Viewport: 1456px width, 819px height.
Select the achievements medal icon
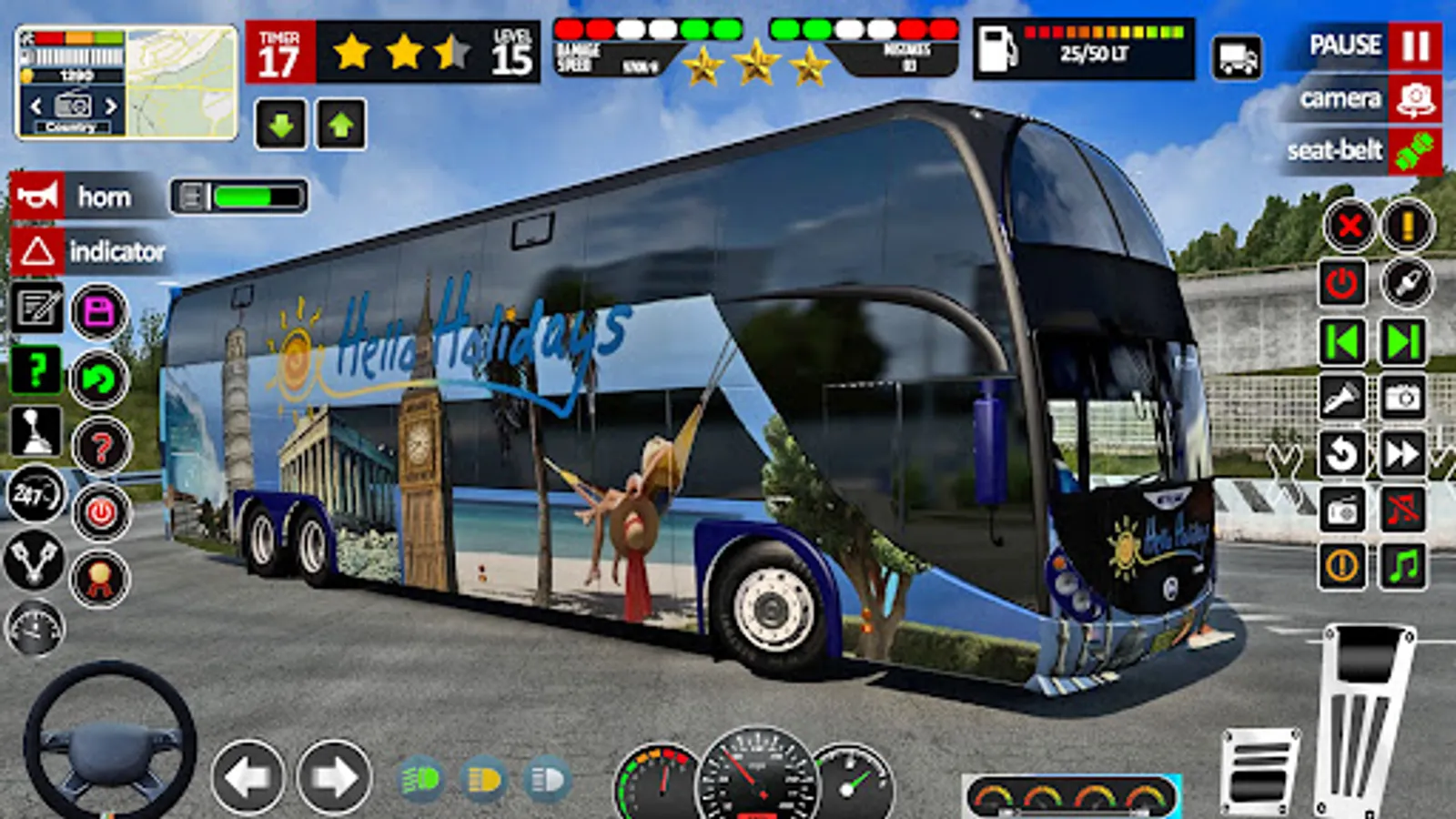(100, 575)
